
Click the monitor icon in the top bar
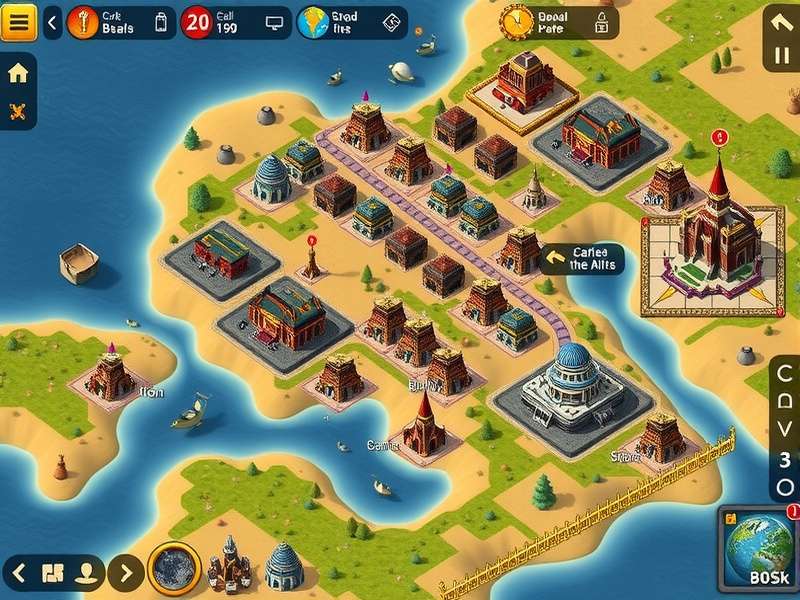274,22
